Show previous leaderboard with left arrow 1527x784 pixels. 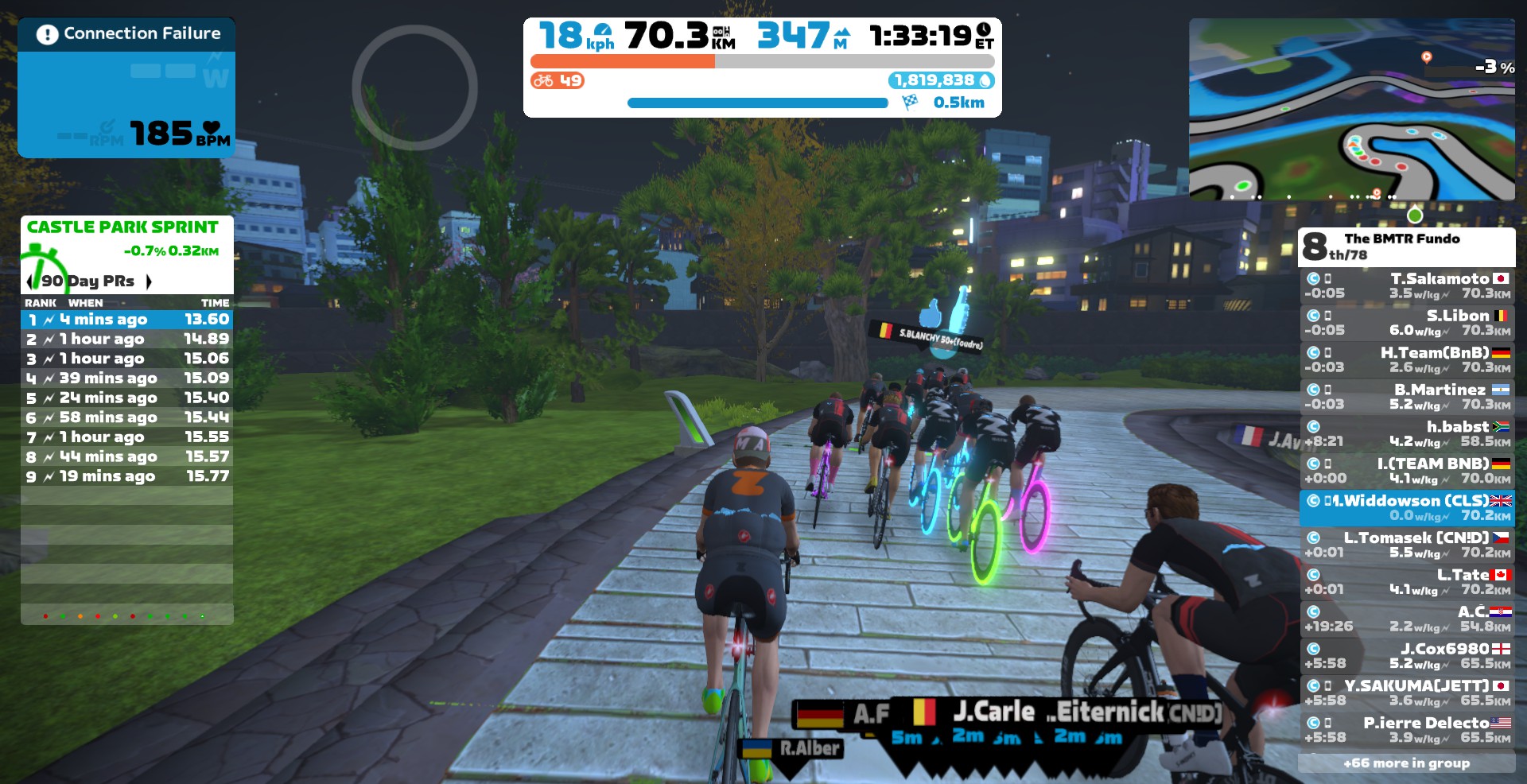click(x=29, y=281)
